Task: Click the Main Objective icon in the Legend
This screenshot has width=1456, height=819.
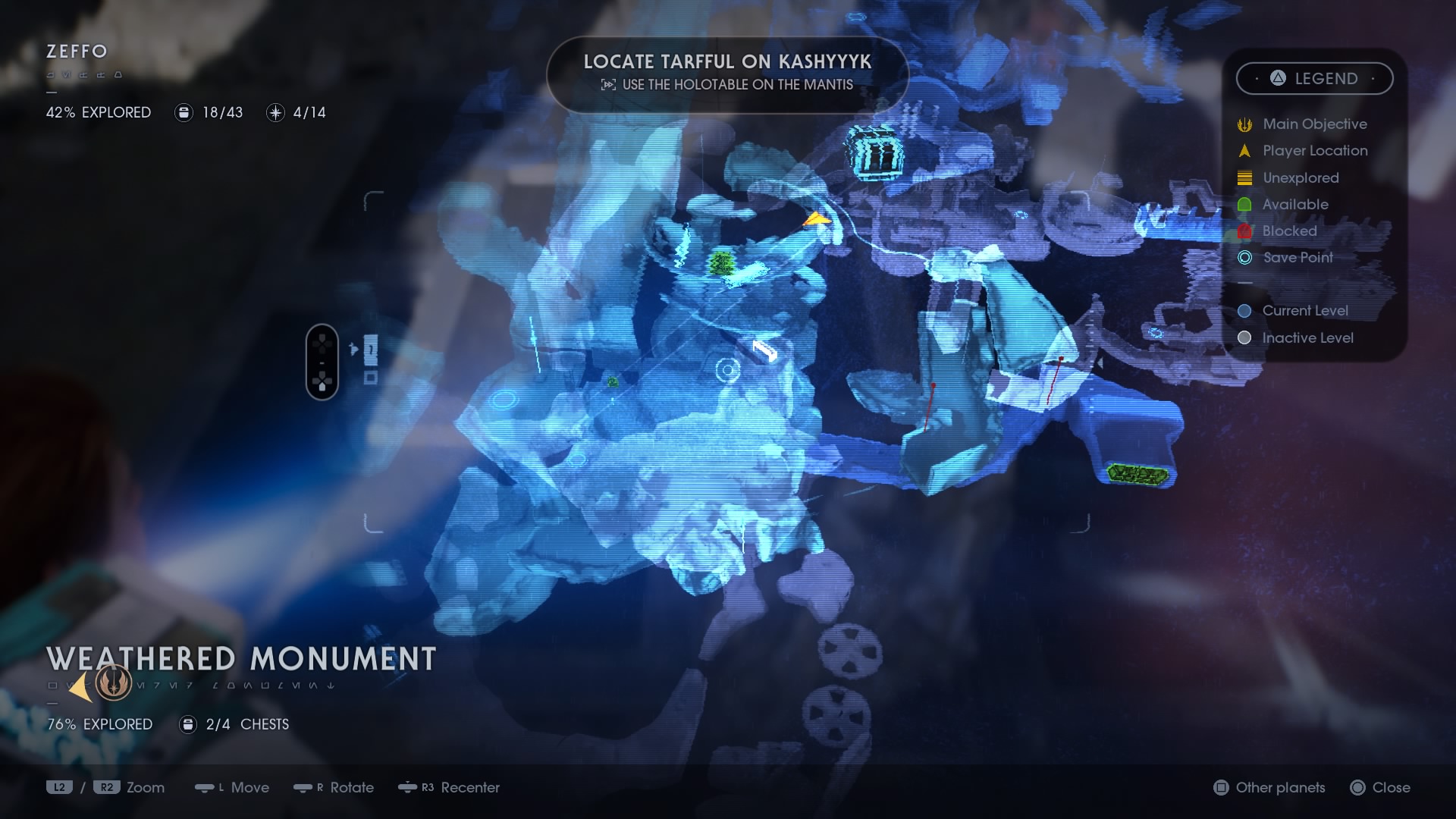Action: point(1244,124)
